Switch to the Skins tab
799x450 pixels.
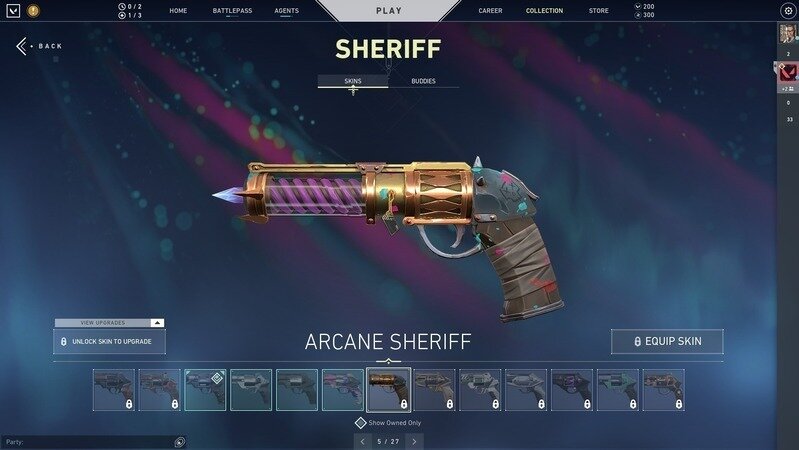click(352, 80)
